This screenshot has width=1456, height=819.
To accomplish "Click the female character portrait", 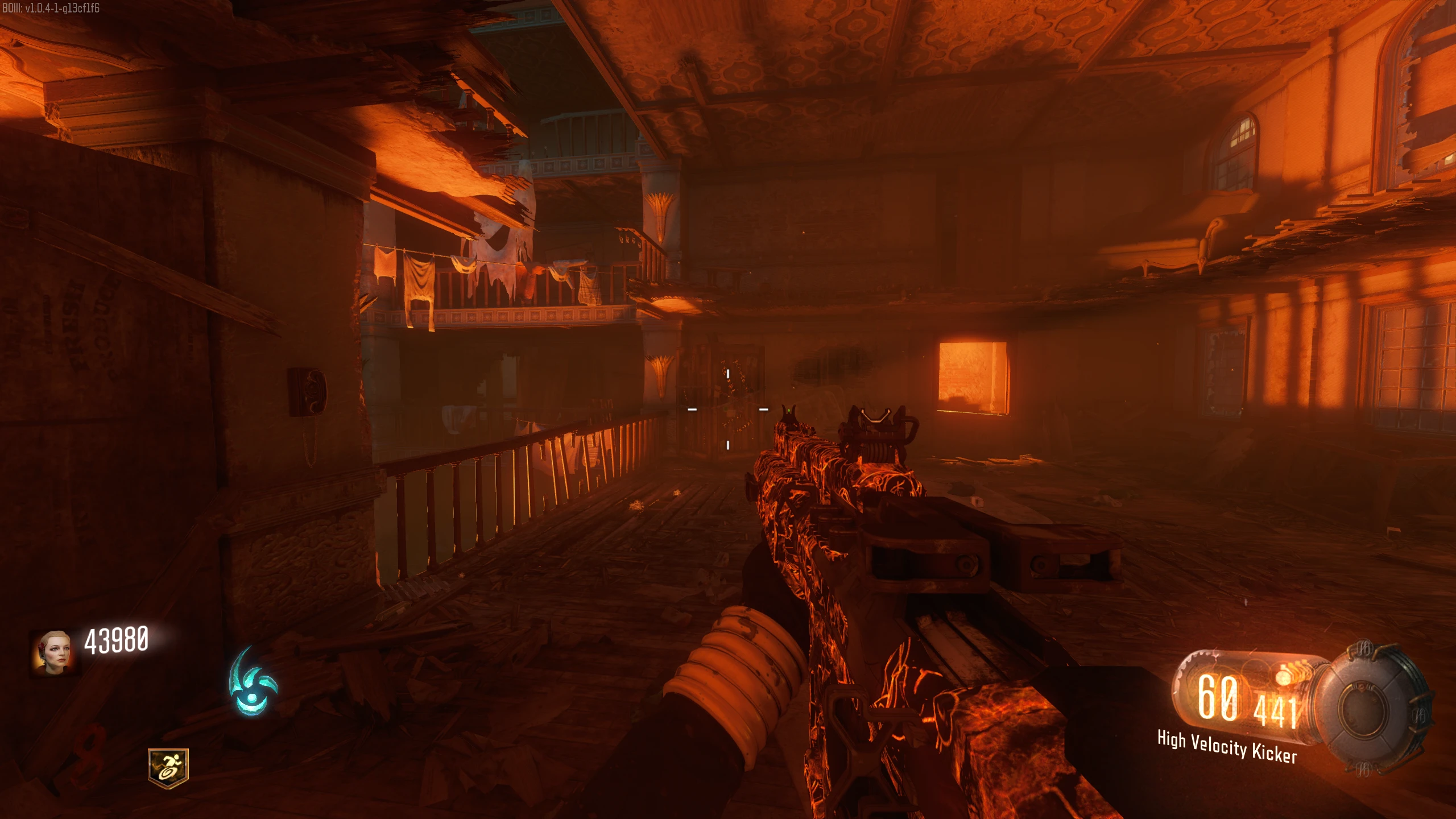I will [52, 651].
